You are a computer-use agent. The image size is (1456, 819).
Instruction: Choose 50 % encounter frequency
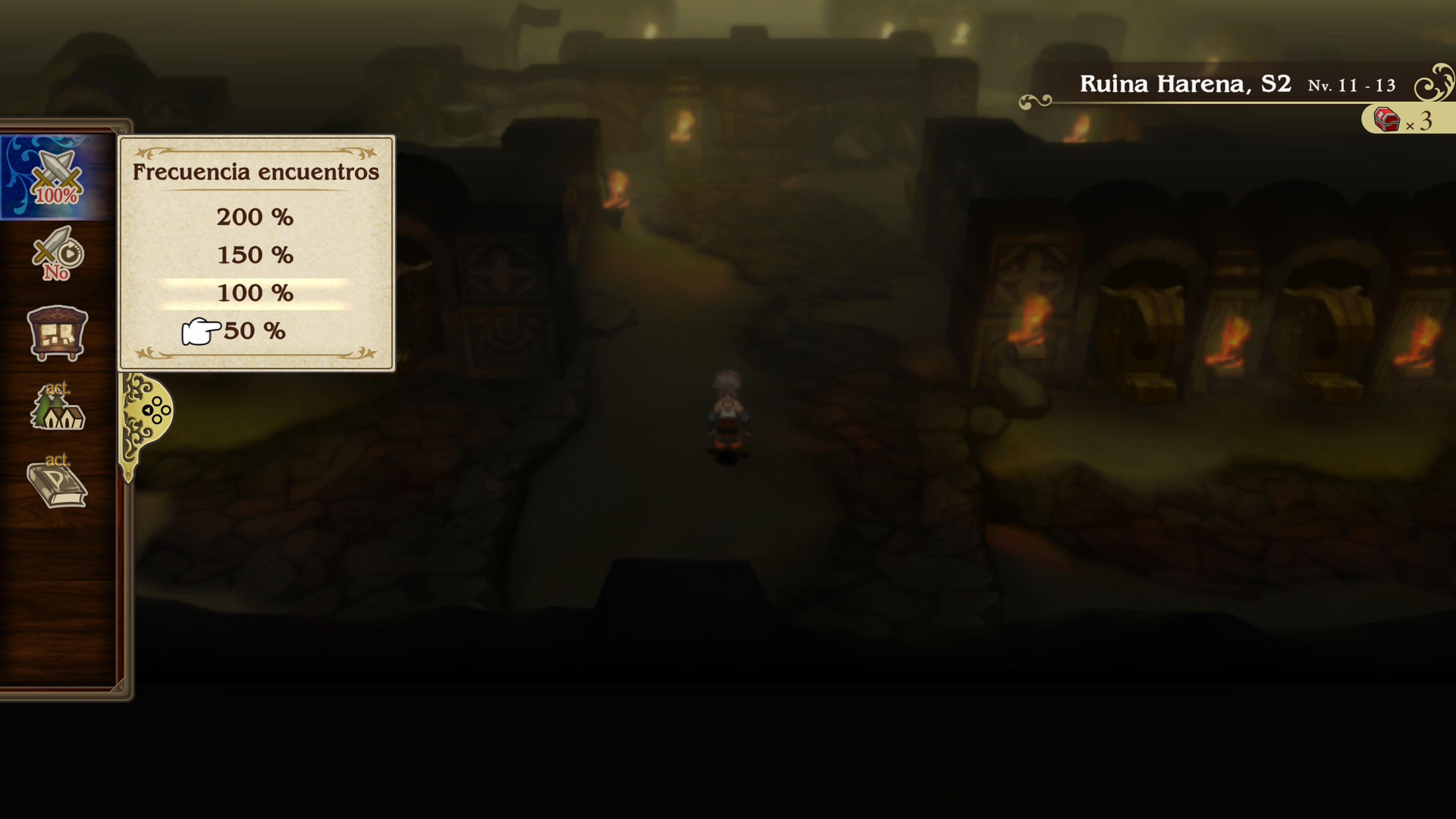(x=256, y=331)
